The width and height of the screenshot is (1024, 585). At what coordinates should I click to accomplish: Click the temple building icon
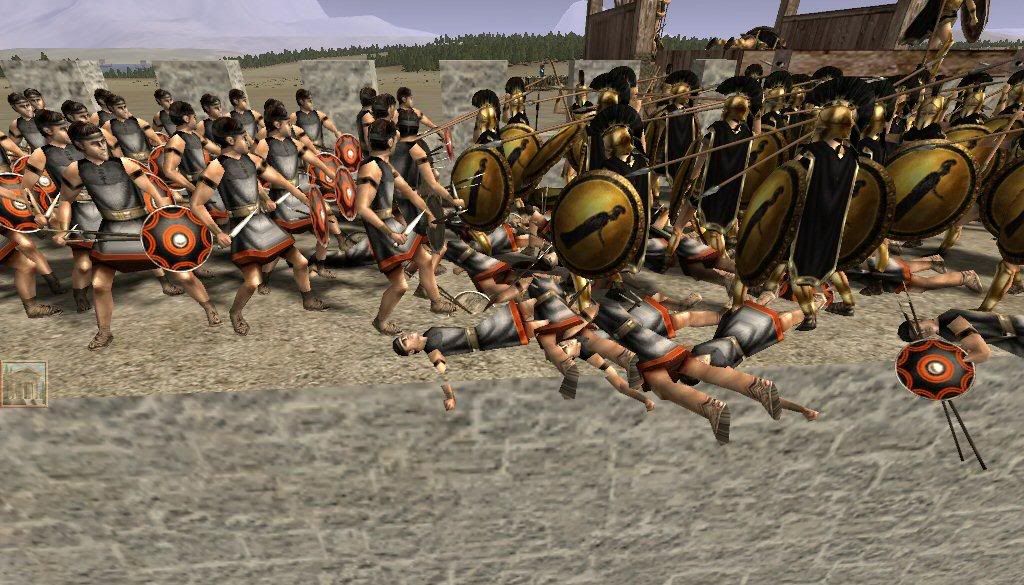(23, 383)
